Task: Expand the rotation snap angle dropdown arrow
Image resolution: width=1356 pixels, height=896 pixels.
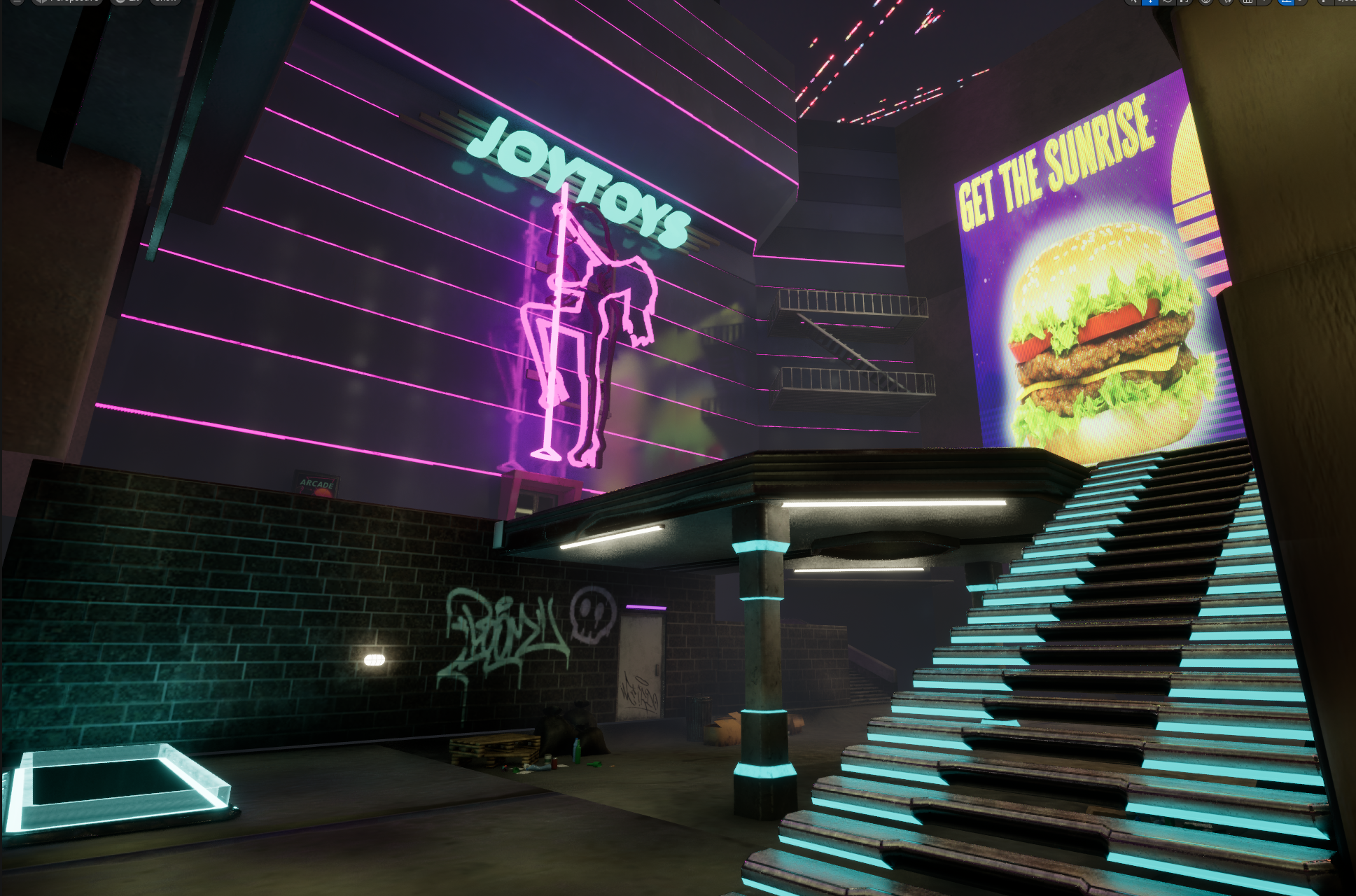Action: pyautogui.click(x=1299, y=3)
